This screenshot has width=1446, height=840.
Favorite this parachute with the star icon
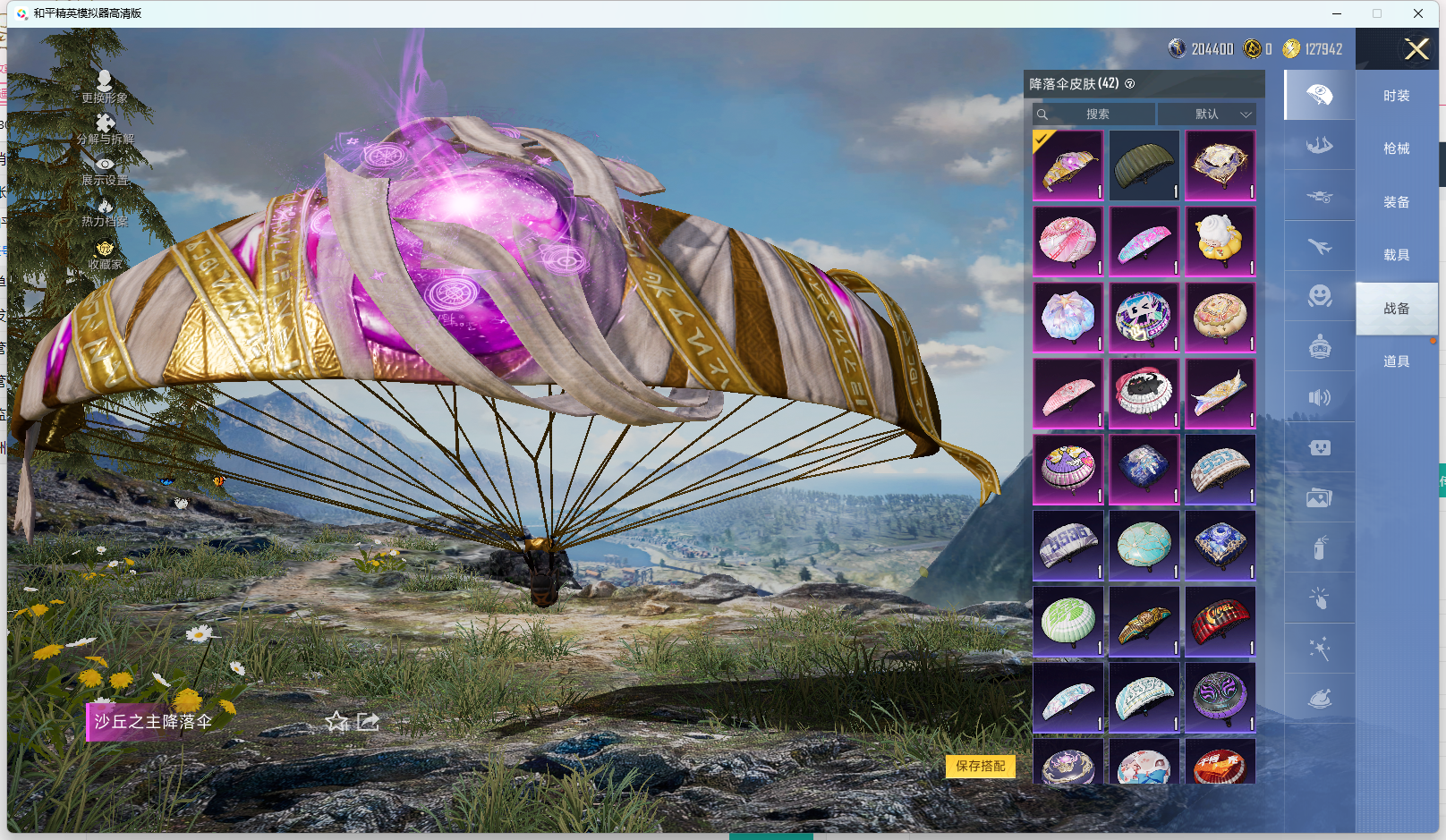click(337, 721)
